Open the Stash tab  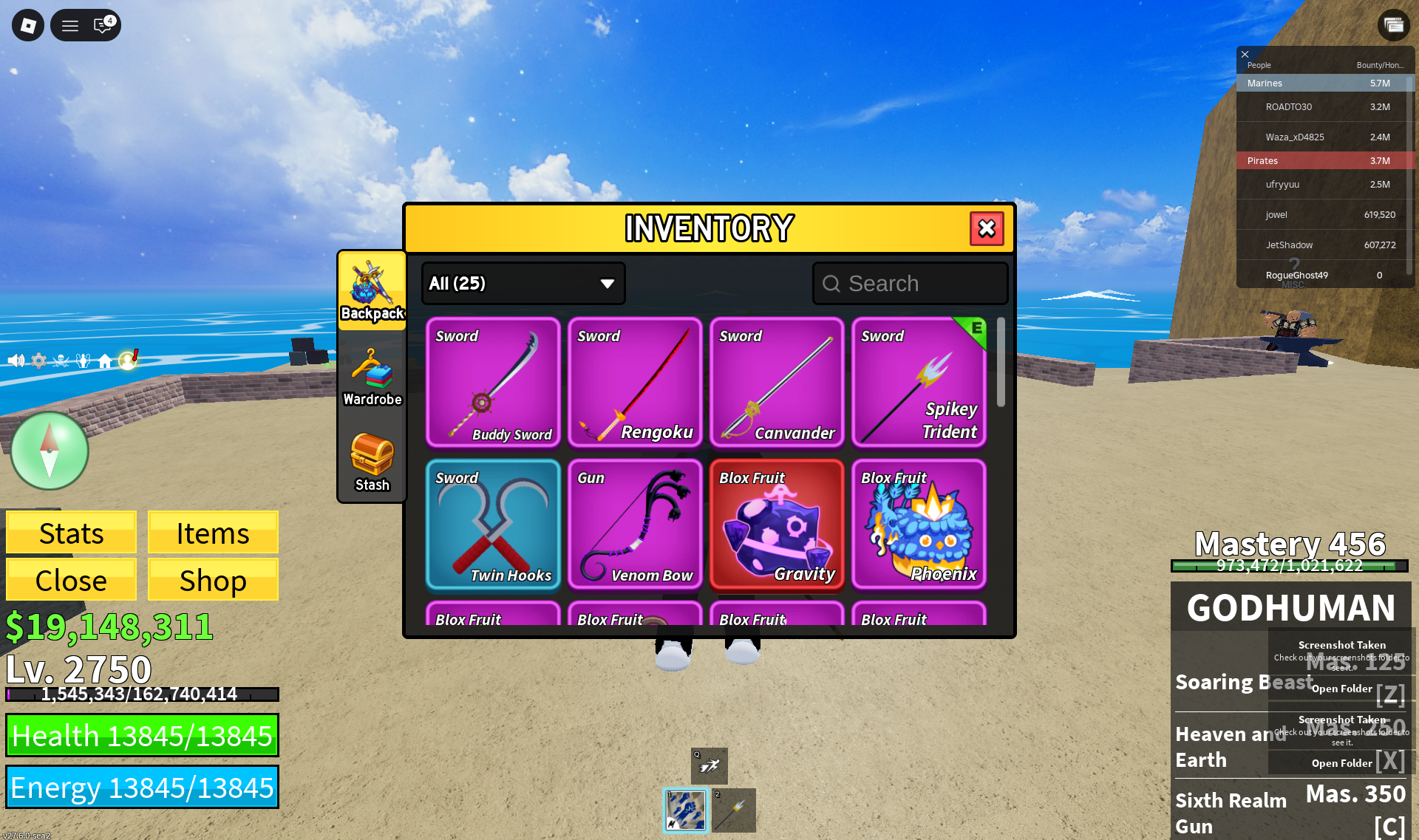click(372, 462)
